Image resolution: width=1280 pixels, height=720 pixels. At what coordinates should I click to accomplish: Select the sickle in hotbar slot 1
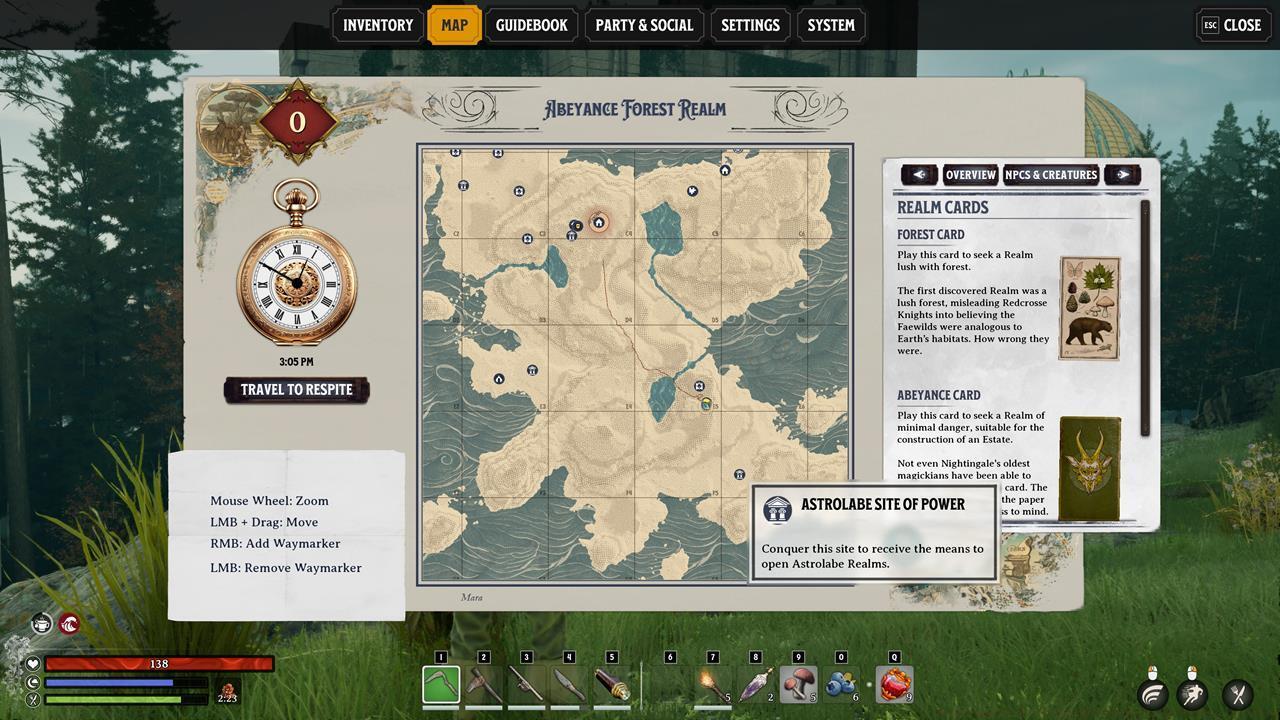pyautogui.click(x=441, y=685)
